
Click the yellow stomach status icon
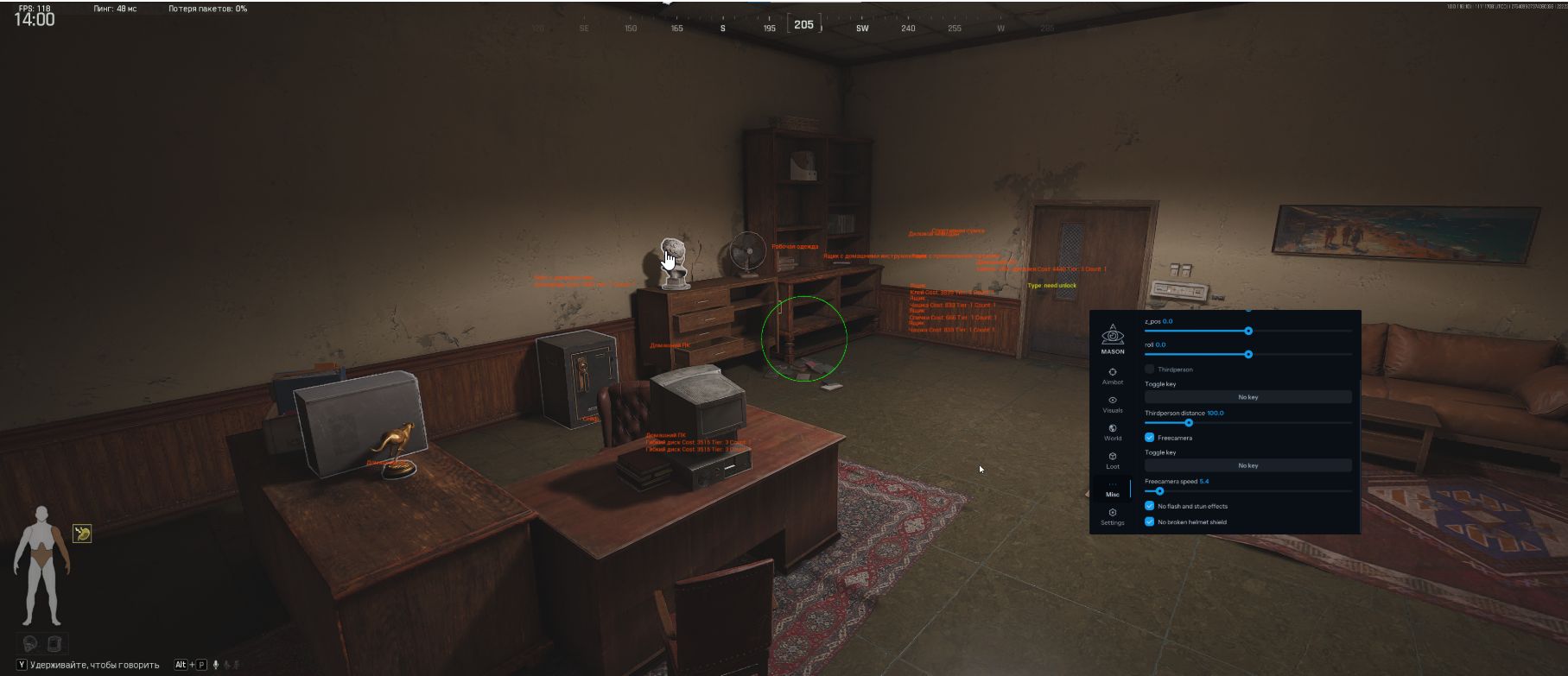point(82,534)
